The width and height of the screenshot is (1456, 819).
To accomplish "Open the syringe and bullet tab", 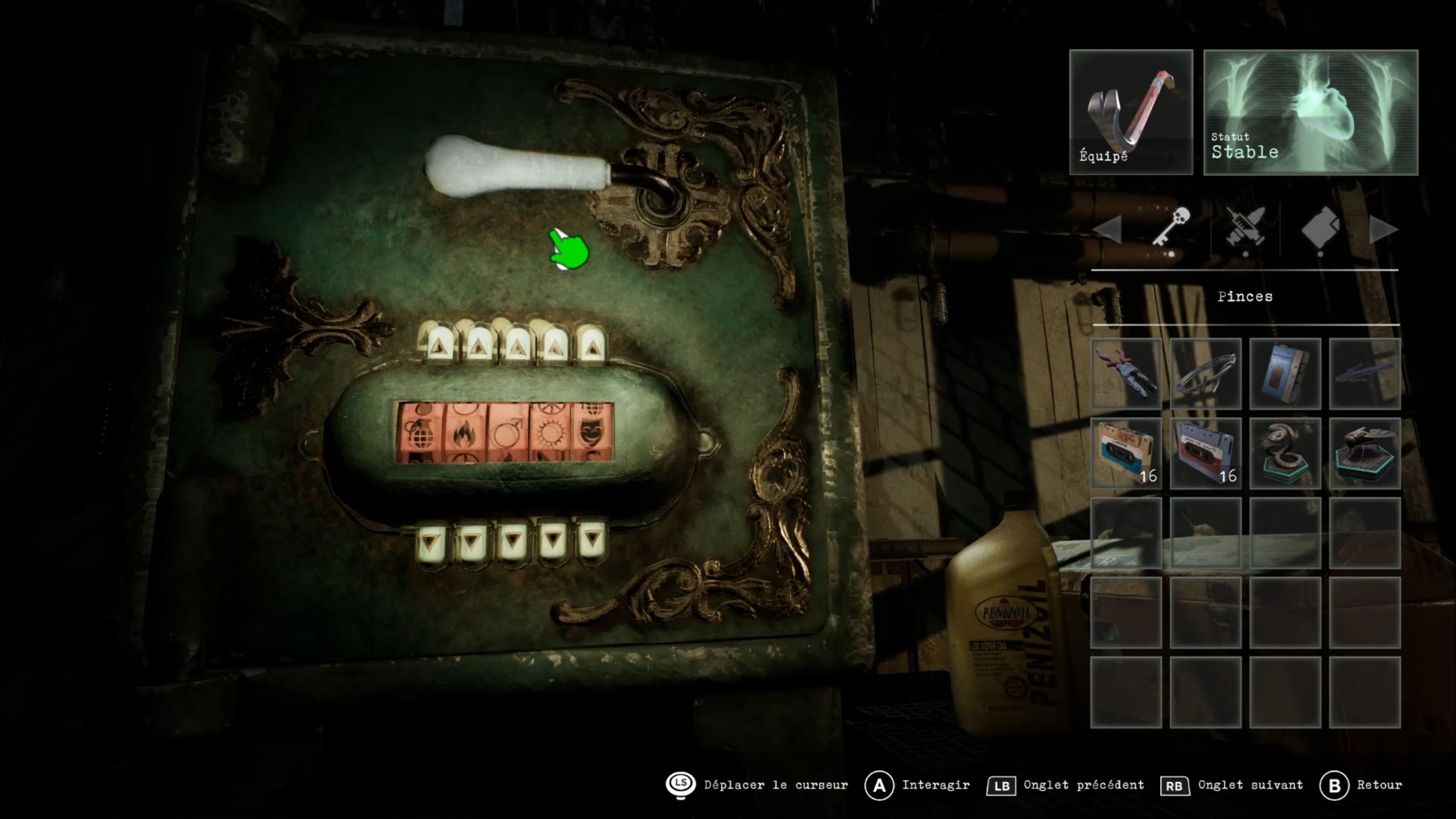I will coord(1246,230).
